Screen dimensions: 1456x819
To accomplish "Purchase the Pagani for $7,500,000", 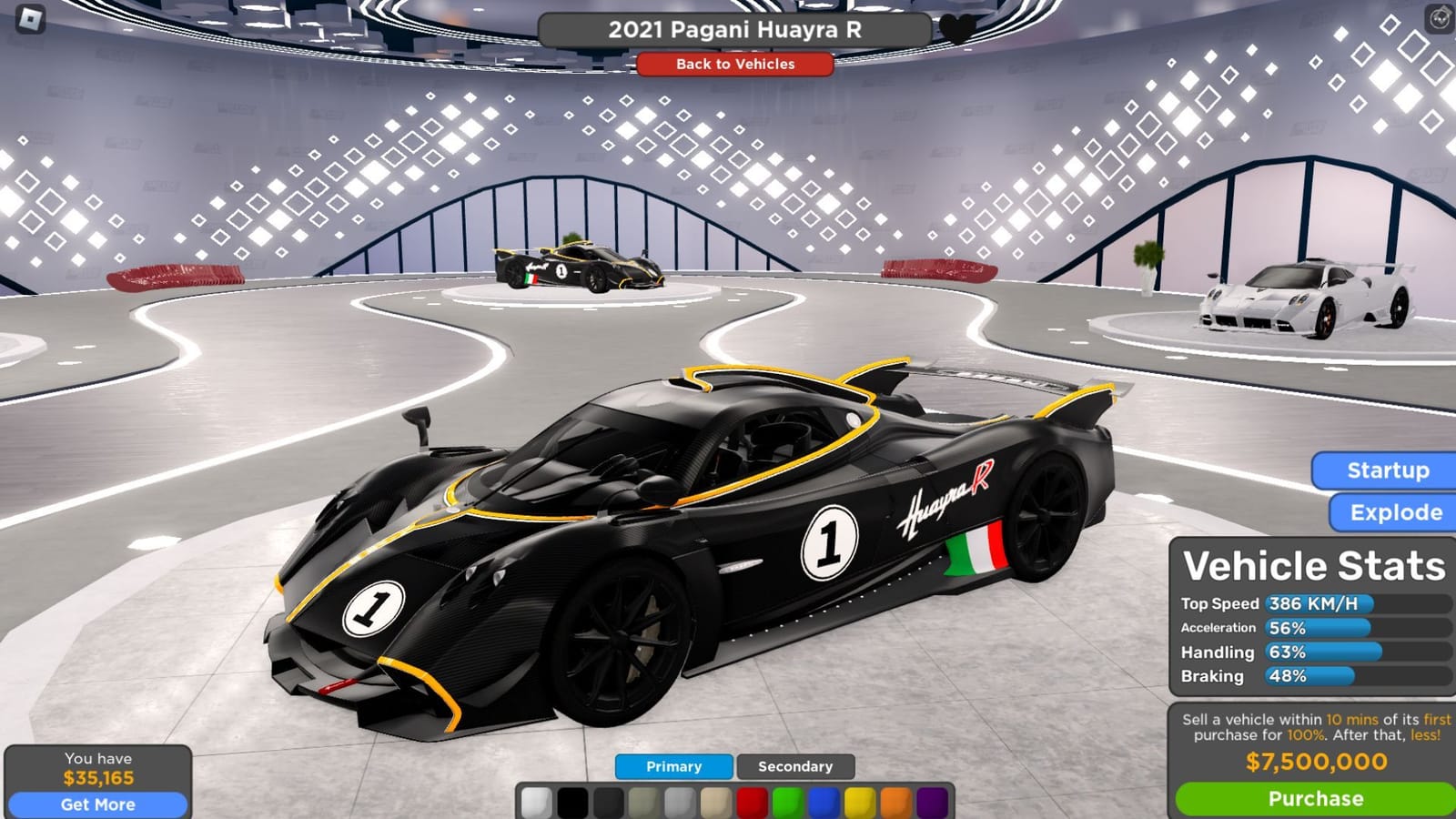I will 1312,799.
